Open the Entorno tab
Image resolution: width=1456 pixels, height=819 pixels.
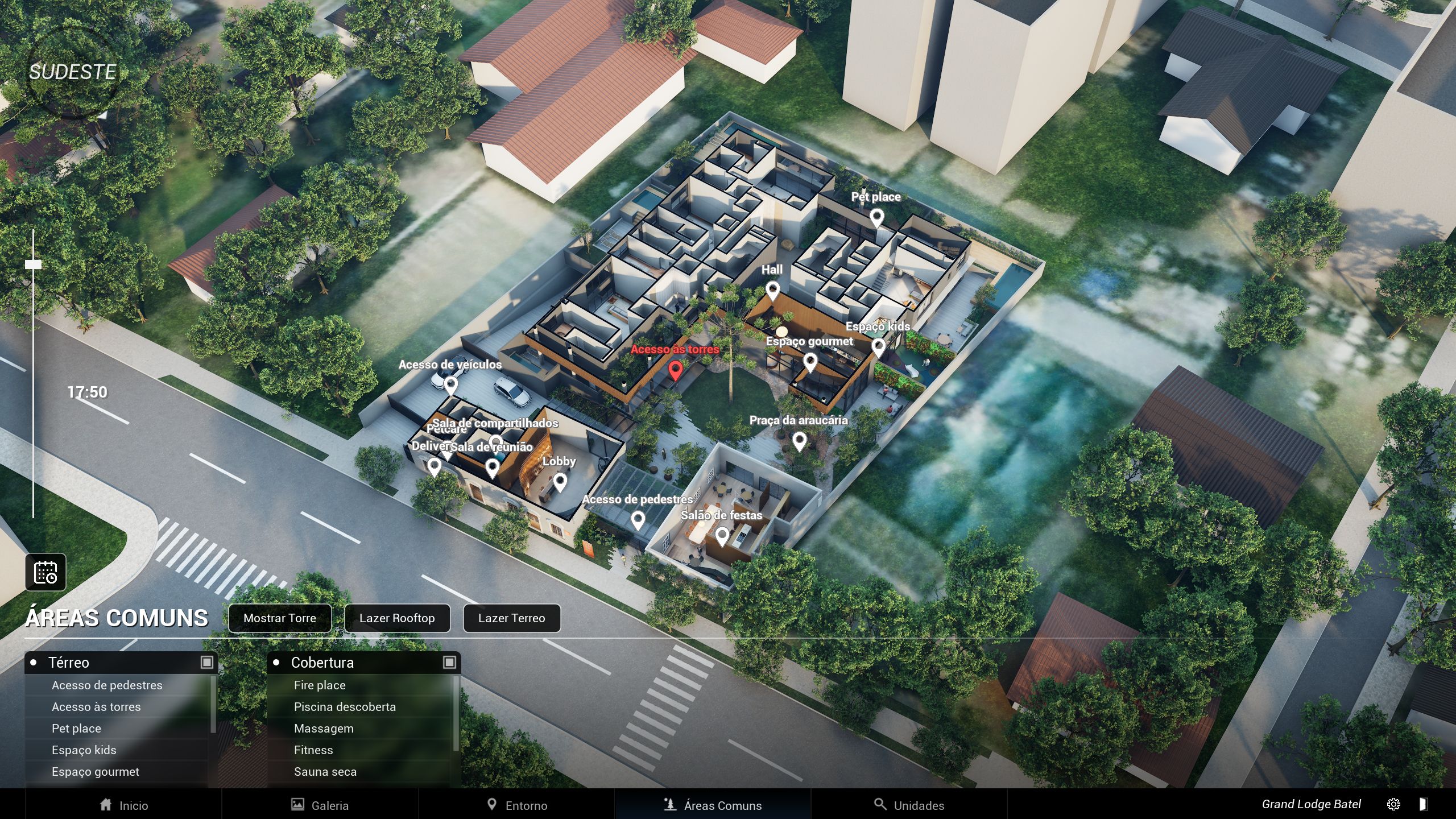[x=516, y=805]
